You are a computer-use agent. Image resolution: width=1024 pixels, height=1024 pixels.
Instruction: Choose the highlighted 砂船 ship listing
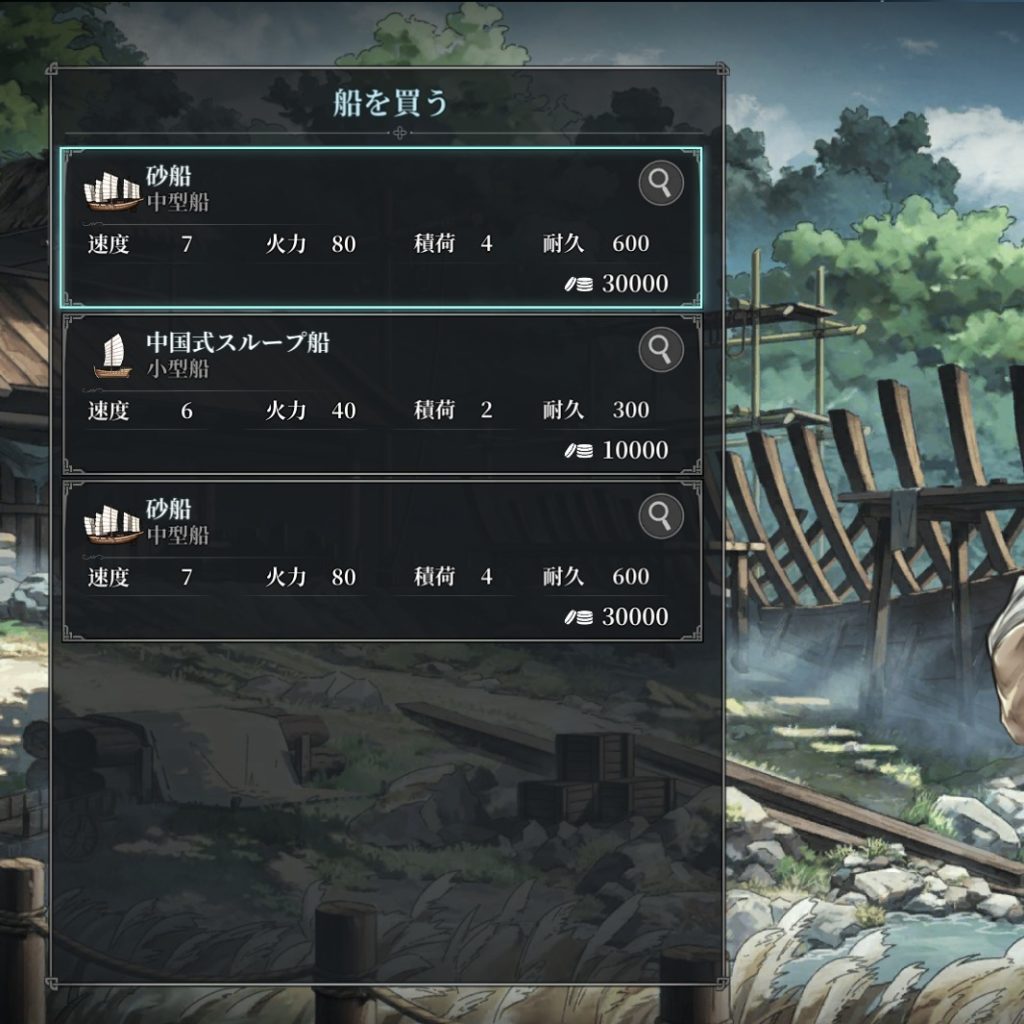380,229
